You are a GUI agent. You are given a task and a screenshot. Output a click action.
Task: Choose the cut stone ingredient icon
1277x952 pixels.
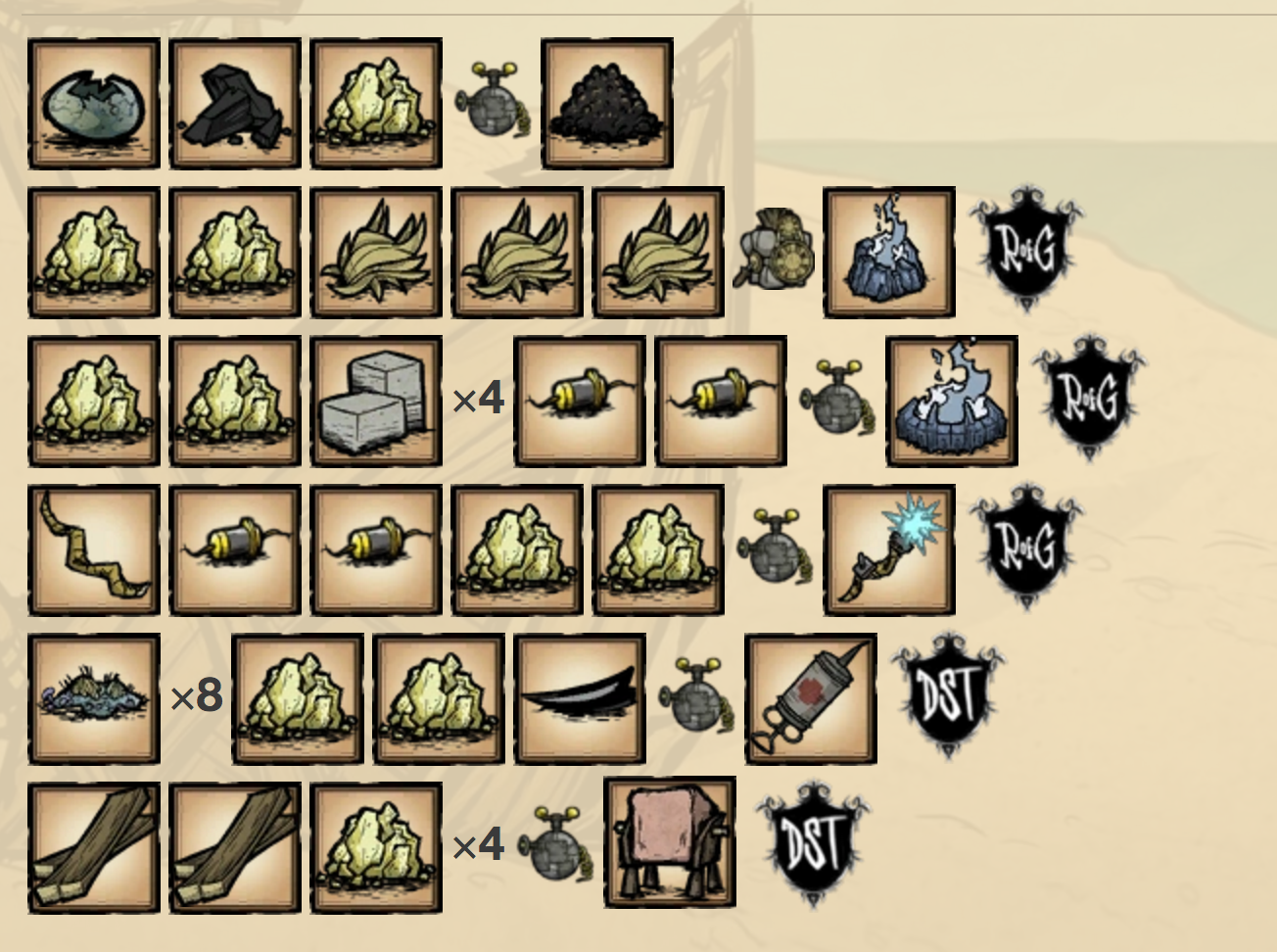376,401
